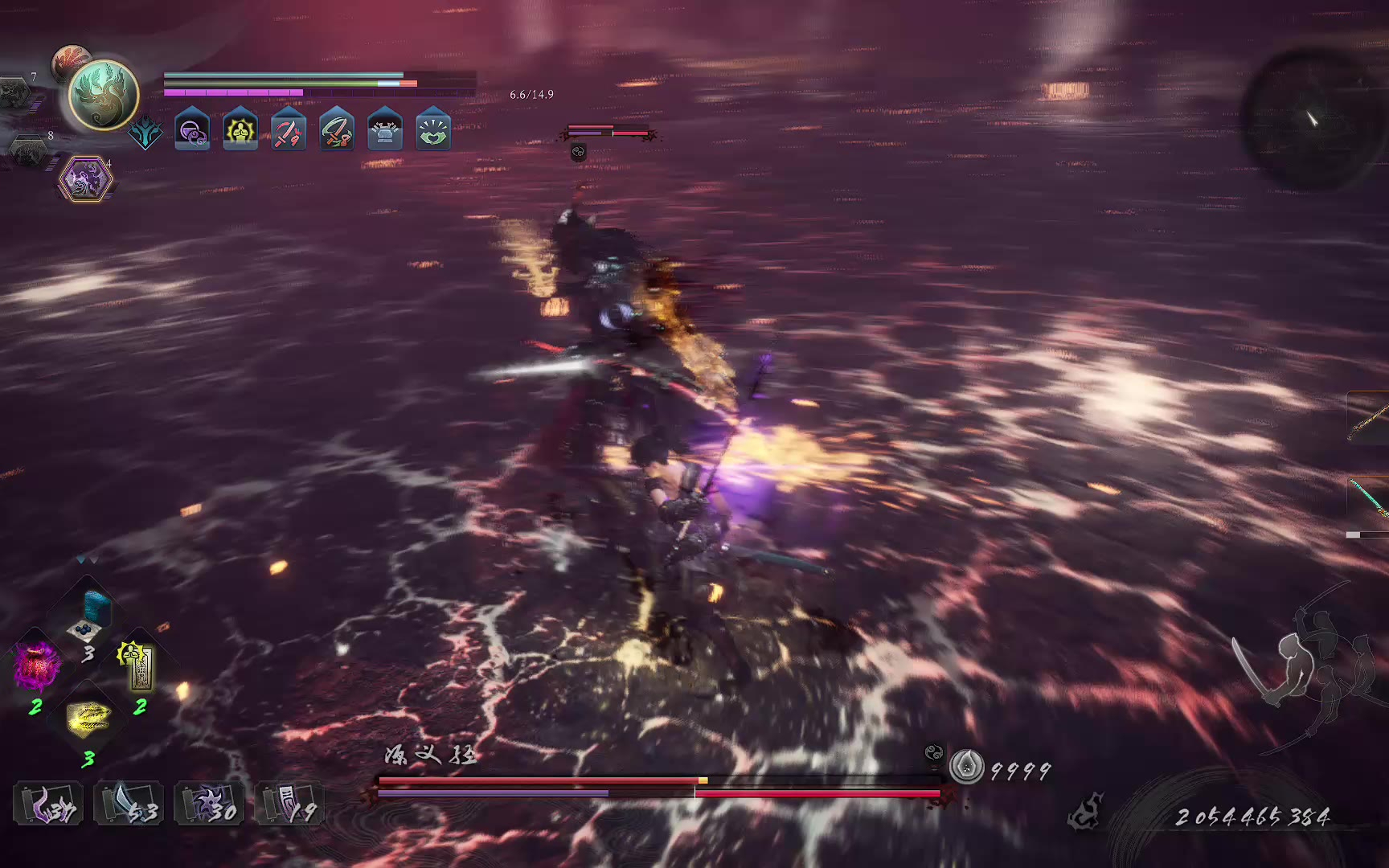1389x868 pixels.
Task: Click the green heart hands buff icon
Action: 433,130
